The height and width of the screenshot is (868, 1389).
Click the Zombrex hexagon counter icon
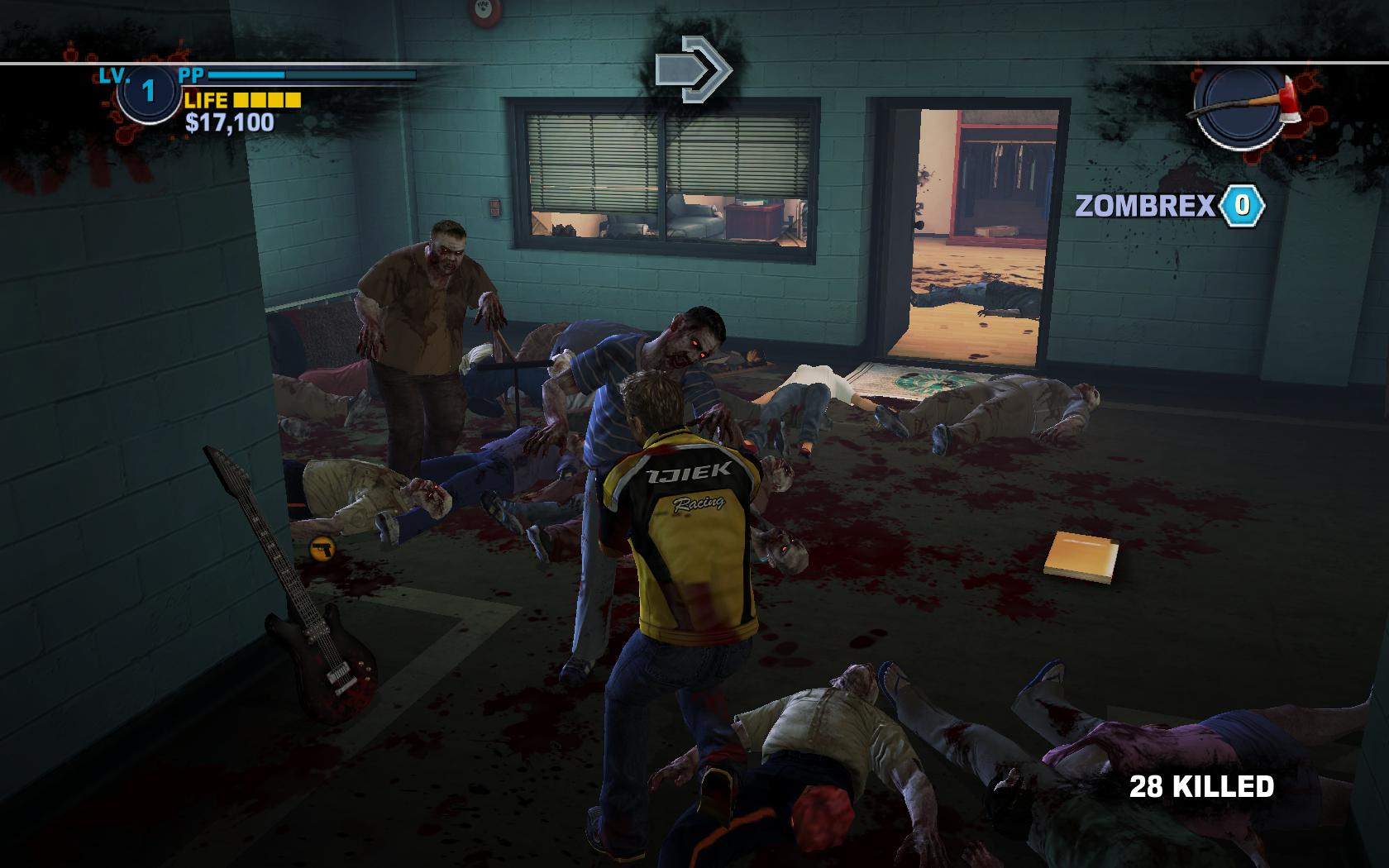[x=1243, y=204]
